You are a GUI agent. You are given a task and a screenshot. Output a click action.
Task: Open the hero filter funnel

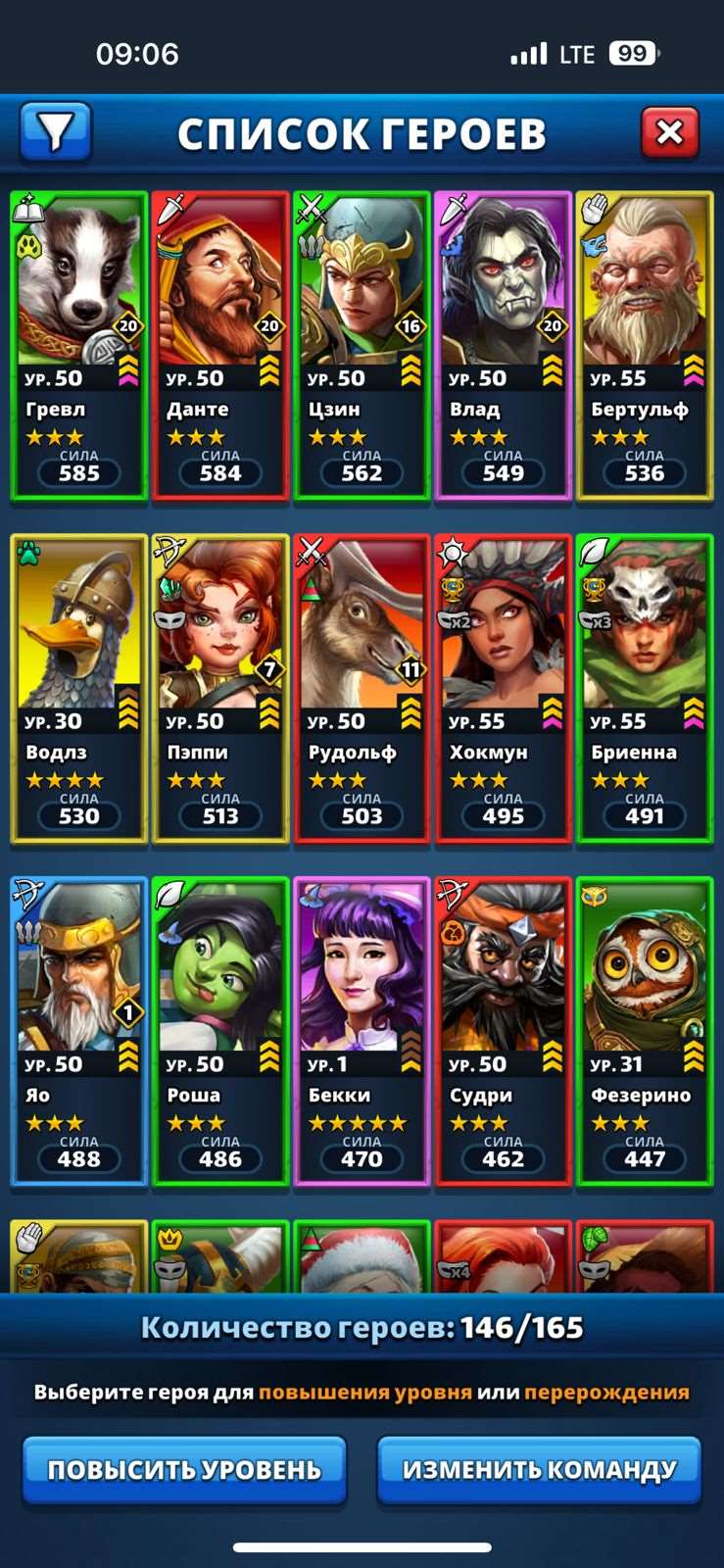tap(56, 132)
